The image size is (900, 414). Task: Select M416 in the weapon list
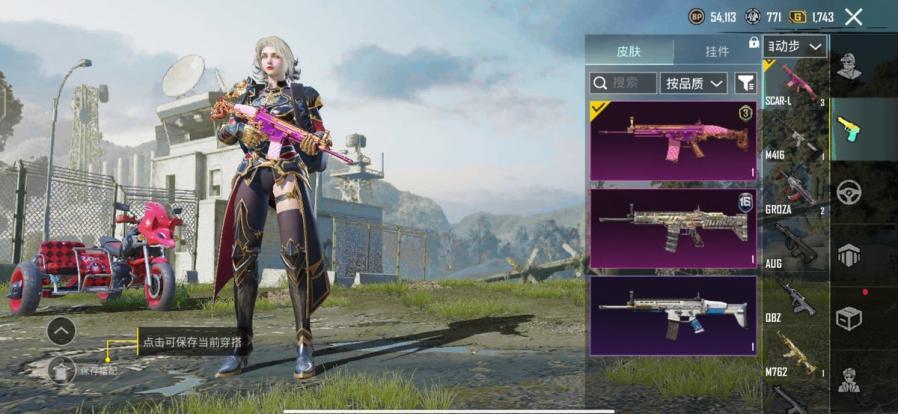click(x=796, y=141)
